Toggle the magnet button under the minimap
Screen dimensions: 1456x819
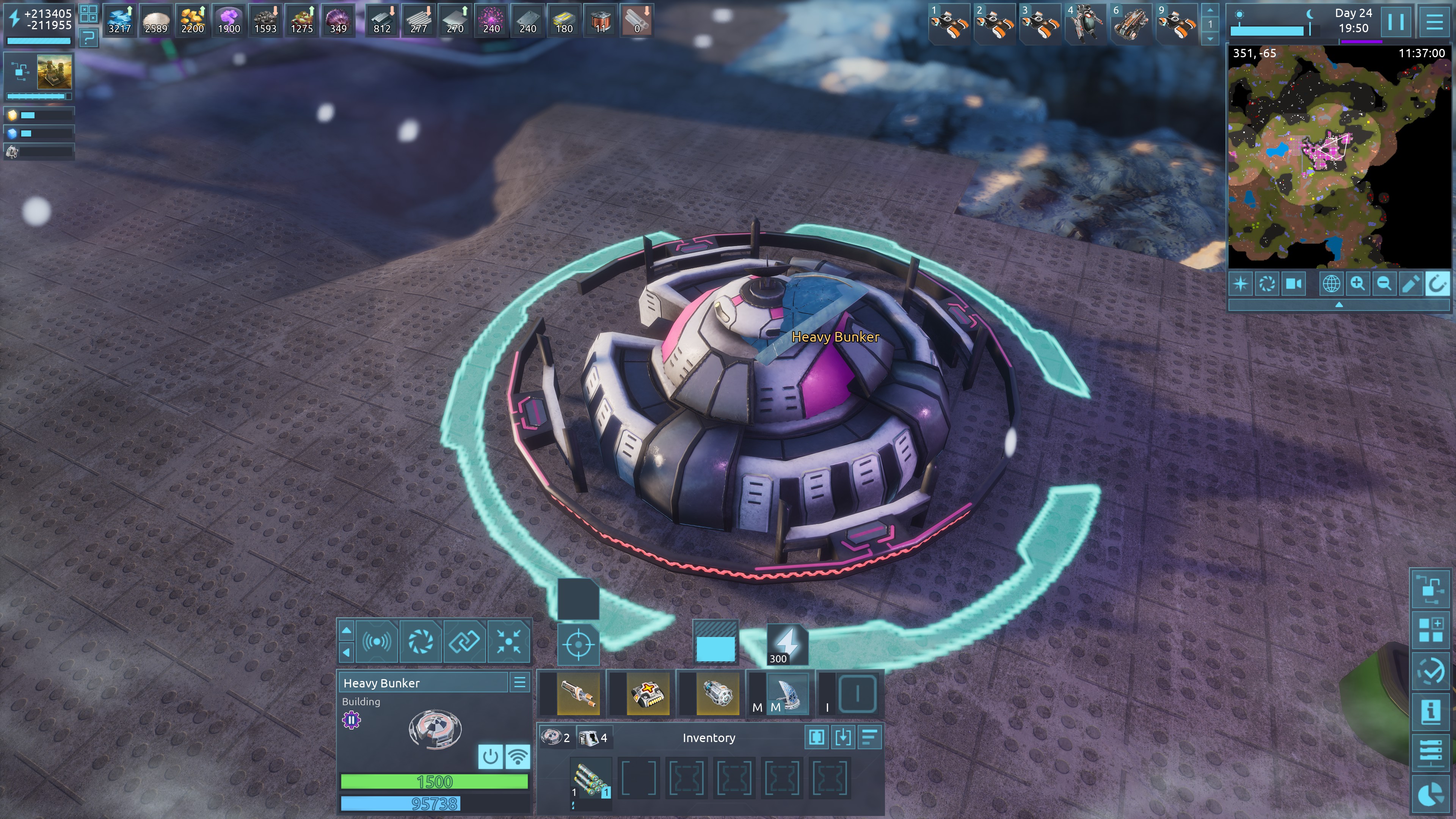point(1436,284)
